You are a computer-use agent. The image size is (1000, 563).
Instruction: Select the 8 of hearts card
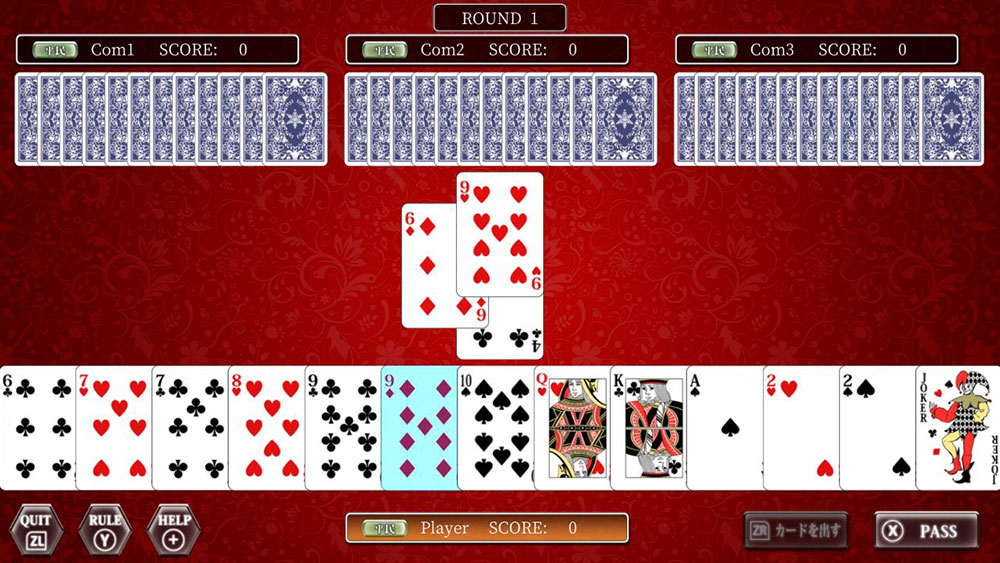(266, 428)
